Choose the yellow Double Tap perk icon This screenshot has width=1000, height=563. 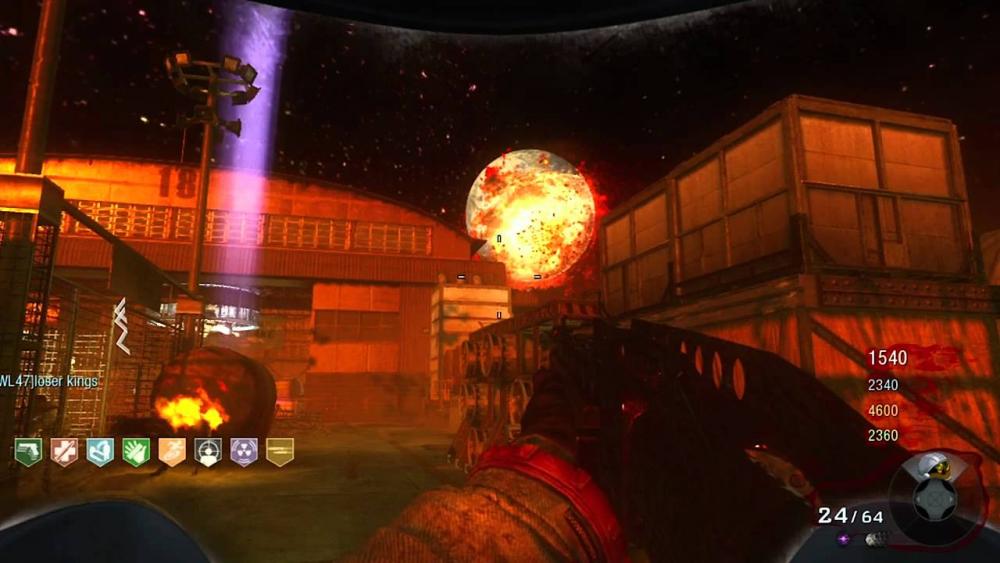click(280, 452)
